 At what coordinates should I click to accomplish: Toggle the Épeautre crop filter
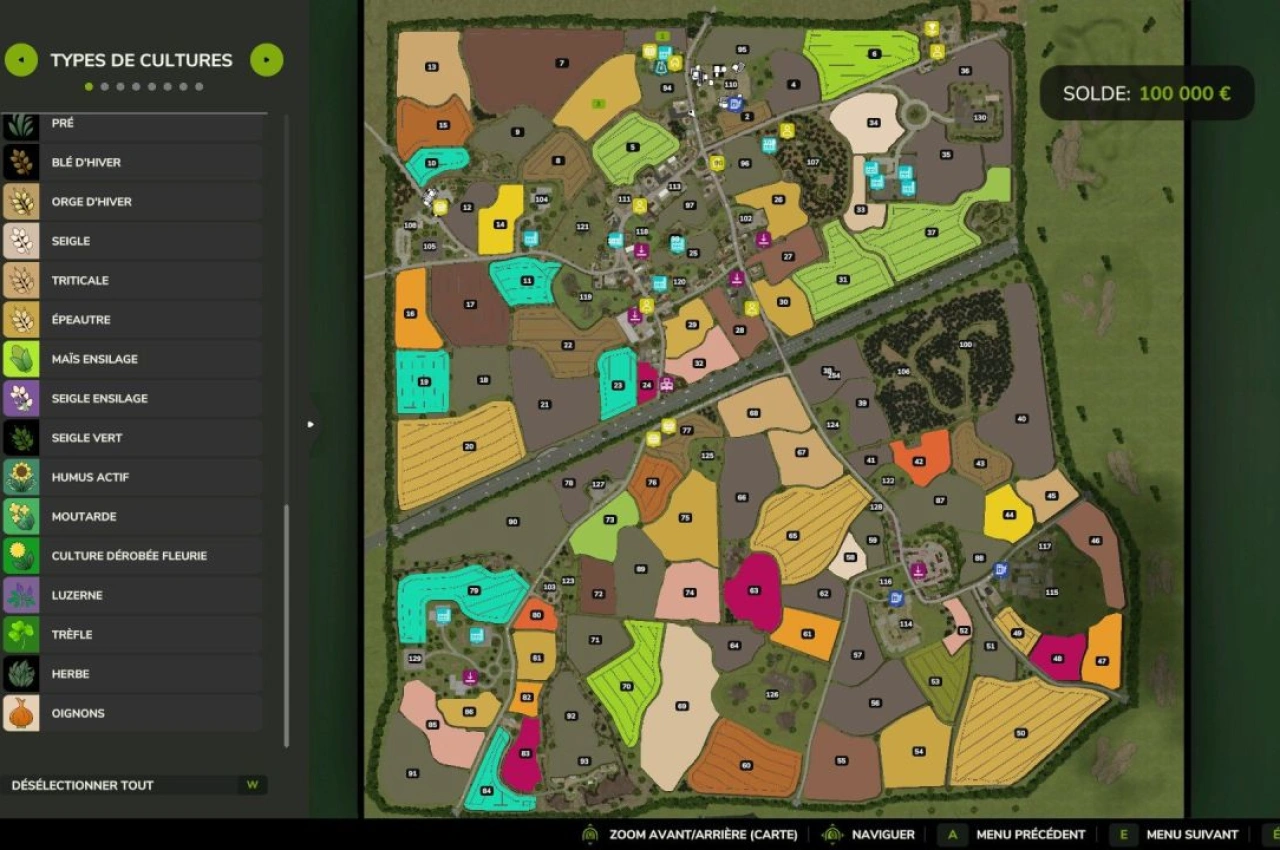click(132, 320)
